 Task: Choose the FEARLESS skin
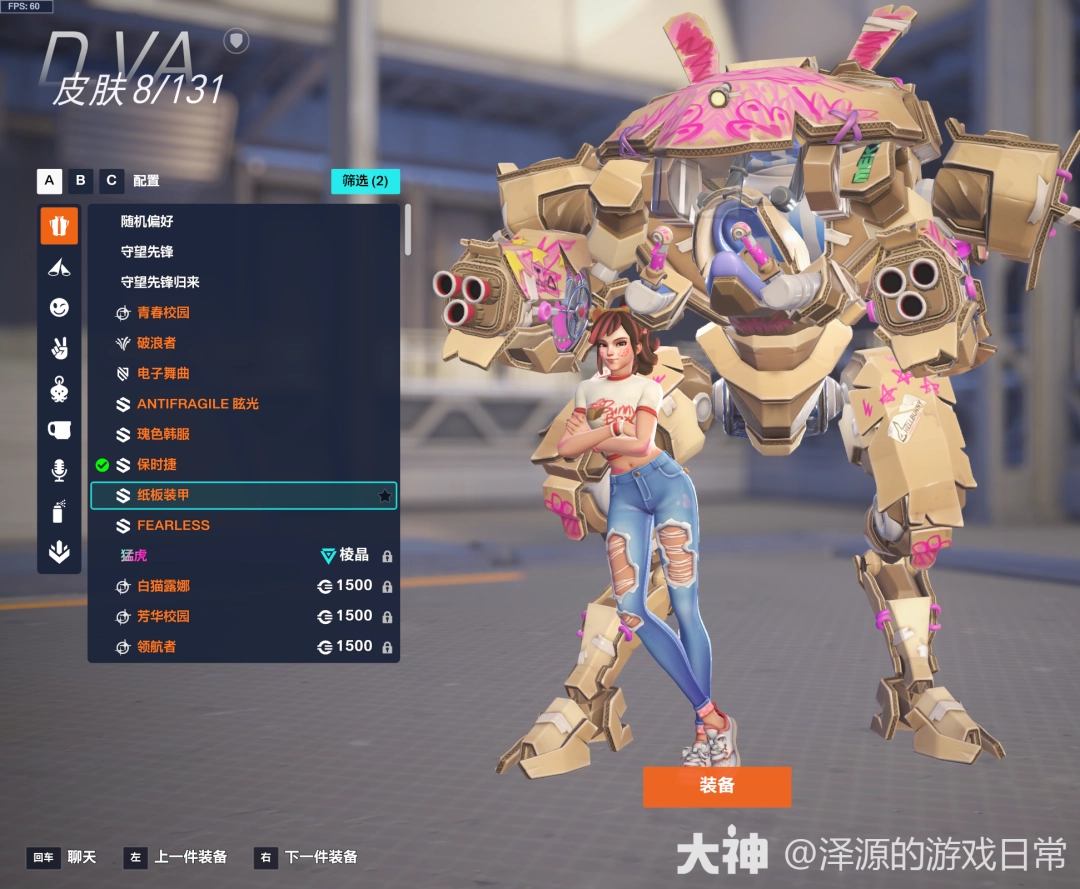(x=173, y=525)
